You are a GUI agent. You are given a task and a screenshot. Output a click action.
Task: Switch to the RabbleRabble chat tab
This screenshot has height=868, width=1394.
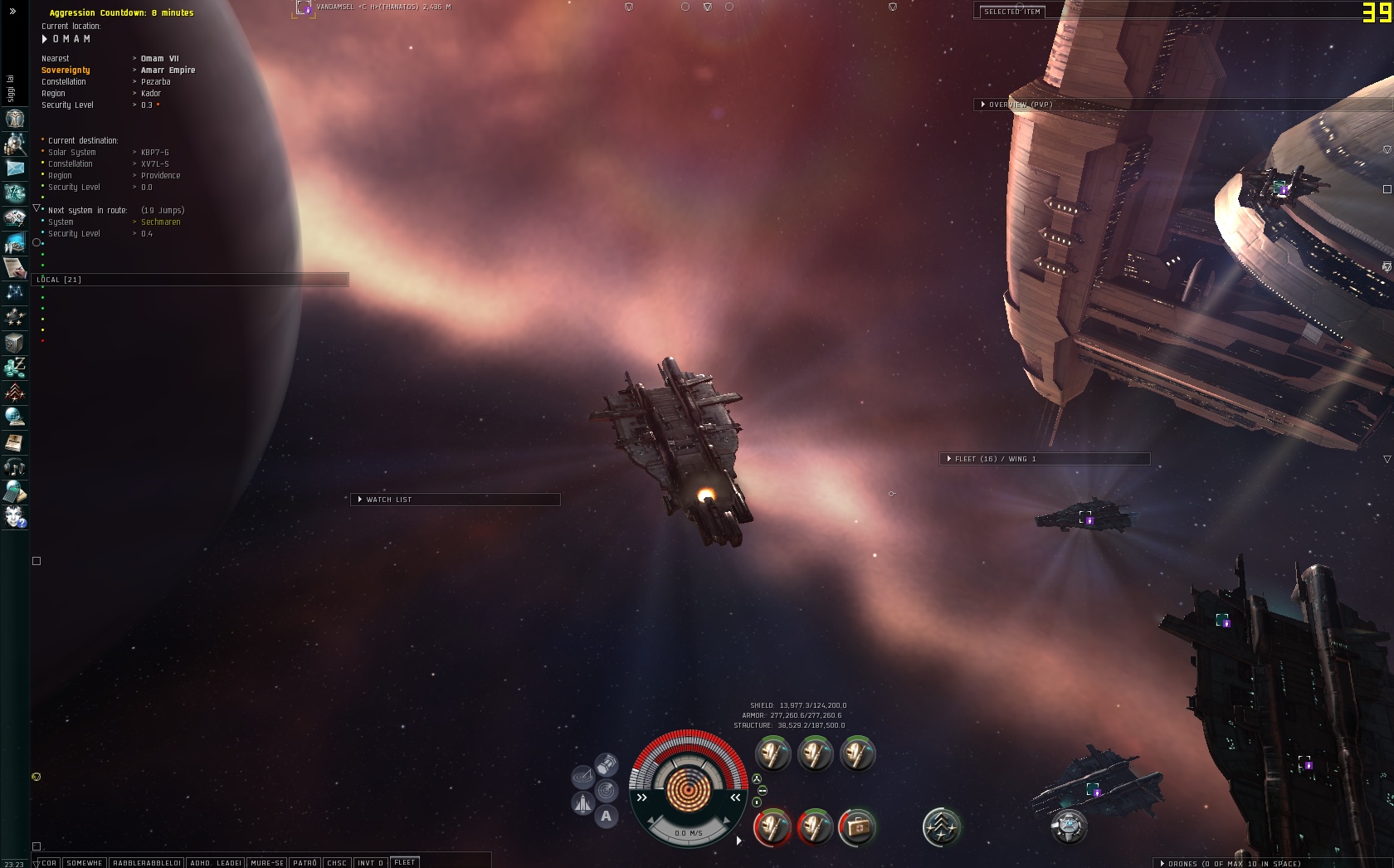coord(147,863)
